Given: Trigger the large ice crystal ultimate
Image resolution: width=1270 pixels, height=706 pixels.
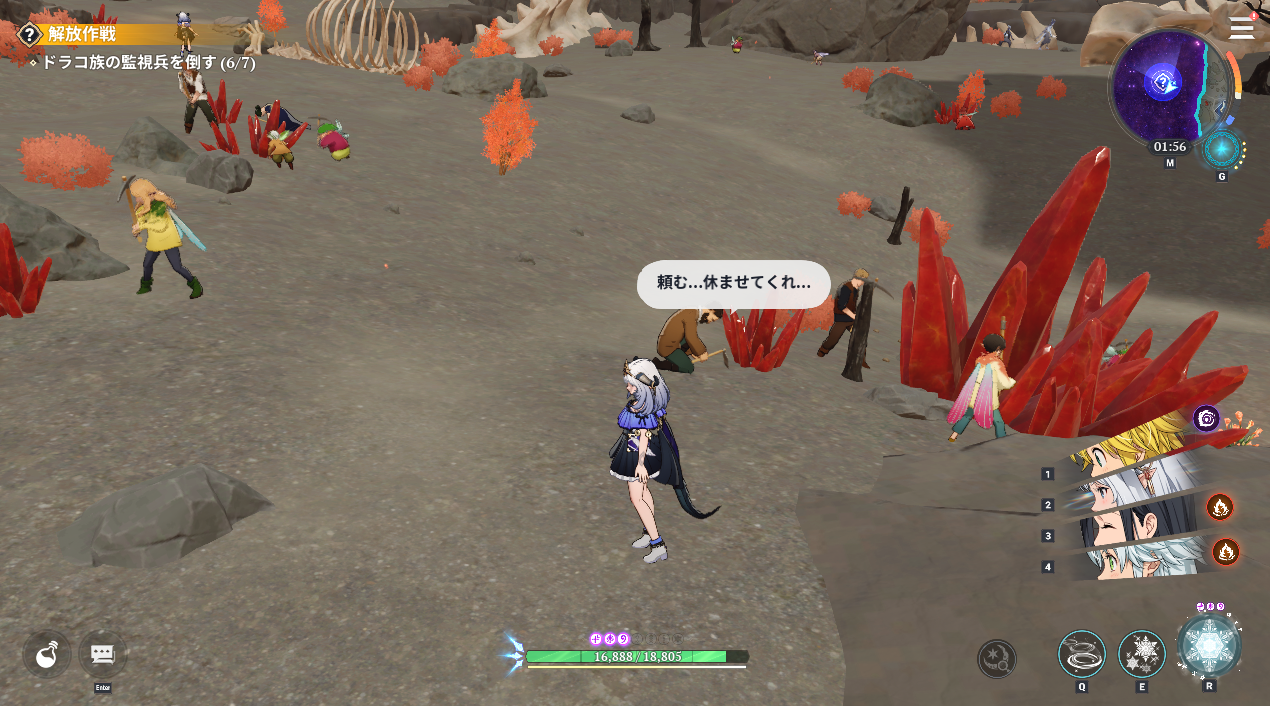Looking at the screenshot, I should (x=1210, y=645).
